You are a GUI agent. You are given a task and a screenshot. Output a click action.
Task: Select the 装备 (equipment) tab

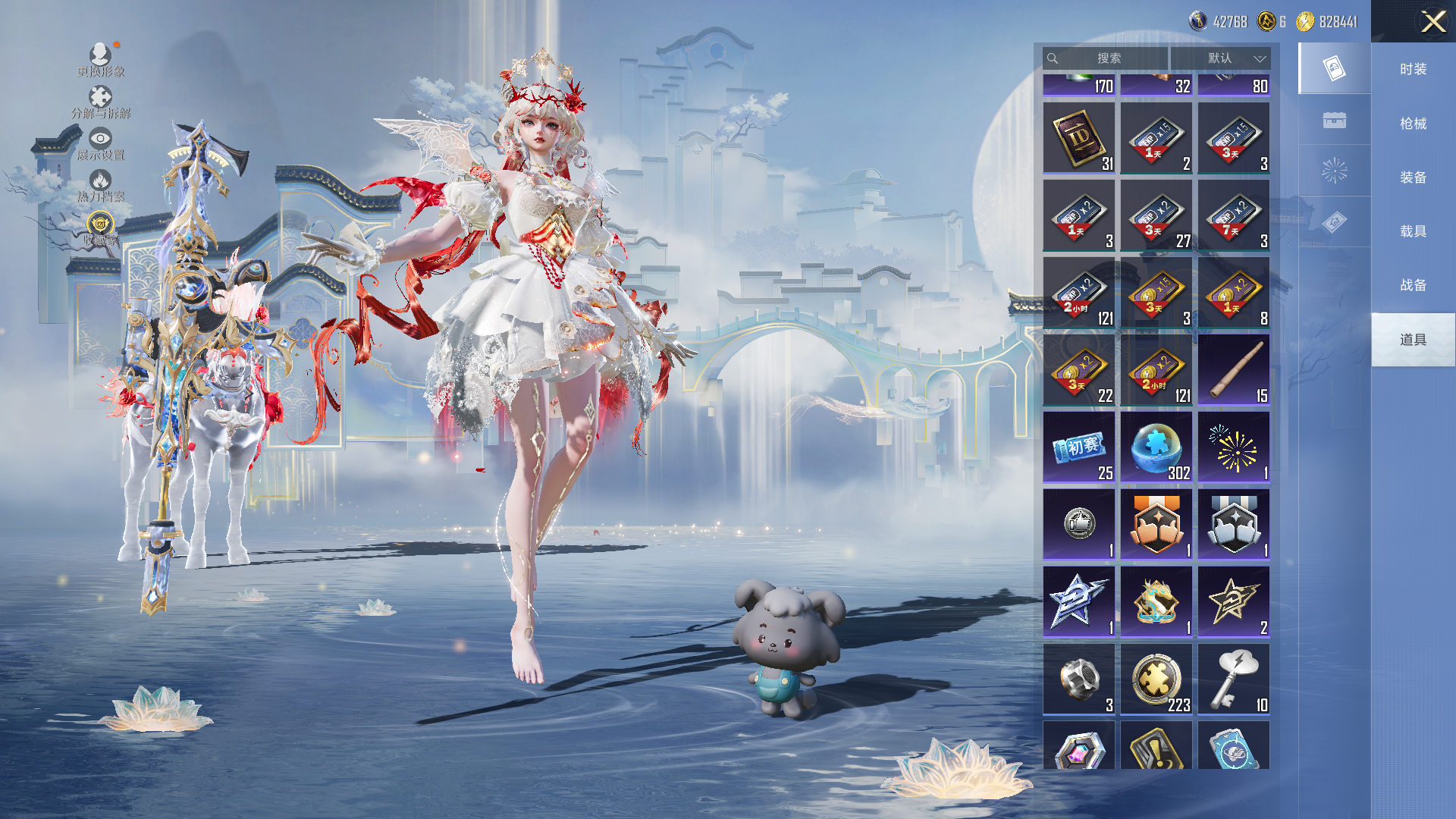tap(1413, 177)
